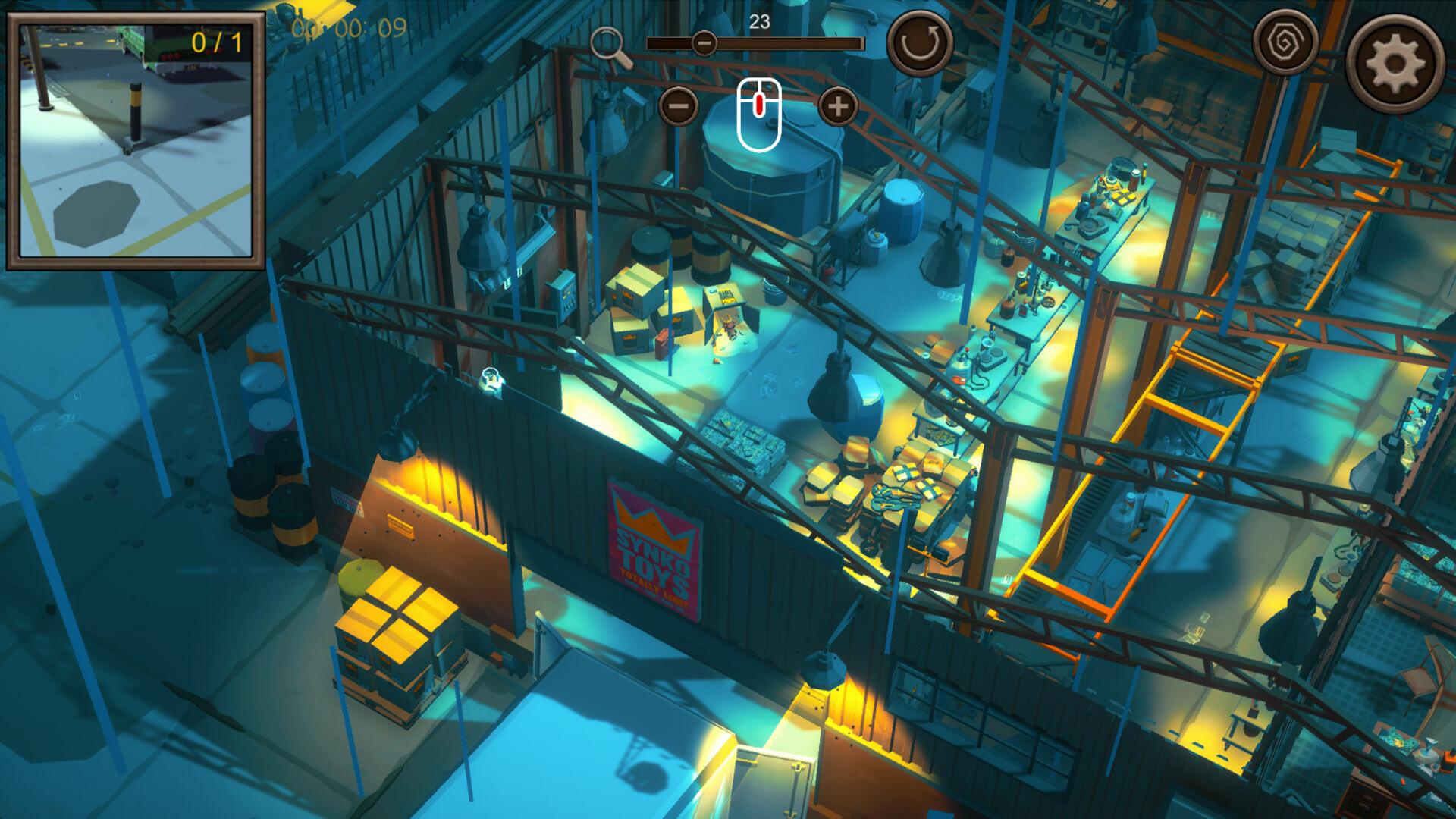Zoom in using the plus button

[836, 108]
